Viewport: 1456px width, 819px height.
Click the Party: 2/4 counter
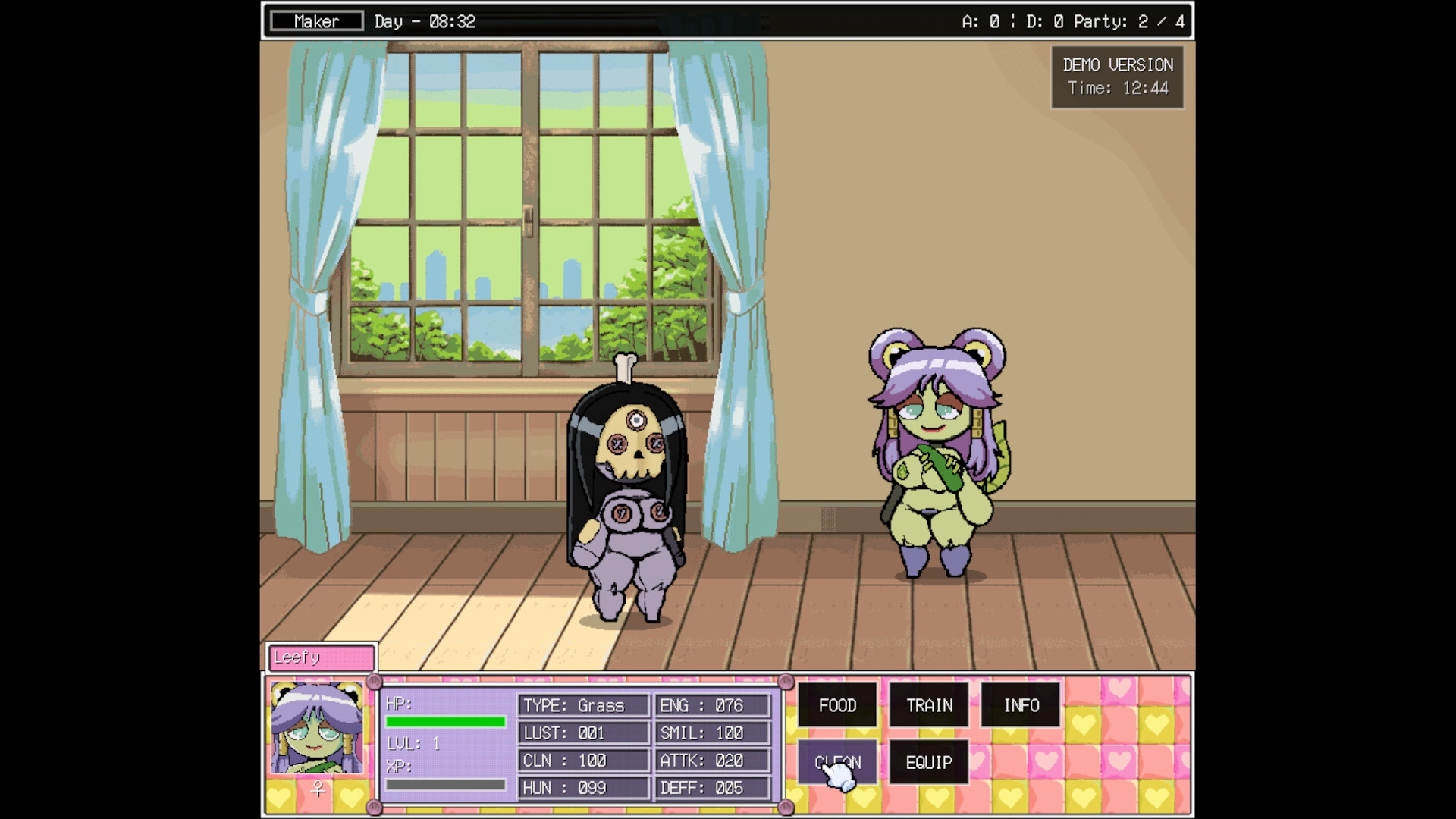click(1130, 22)
